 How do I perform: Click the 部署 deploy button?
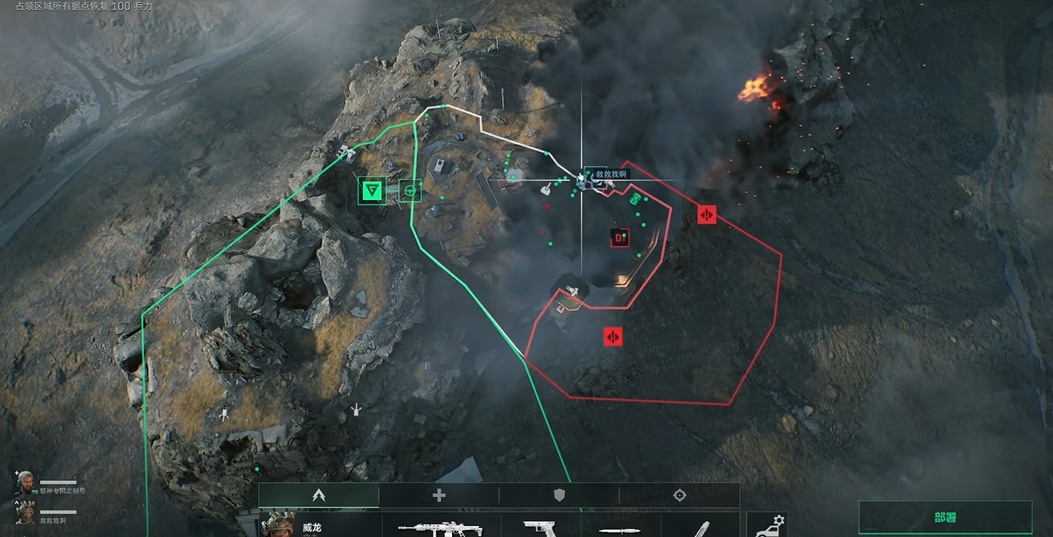coord(945,517)
